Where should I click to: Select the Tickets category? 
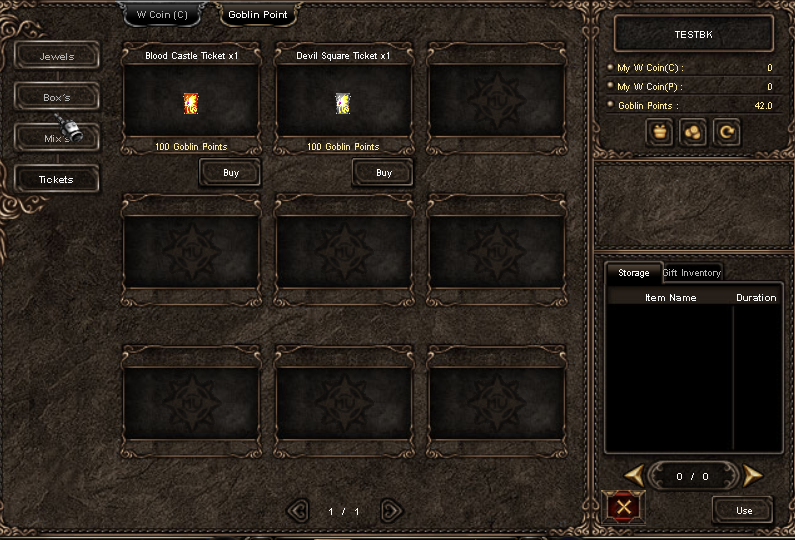pos(57,180)
